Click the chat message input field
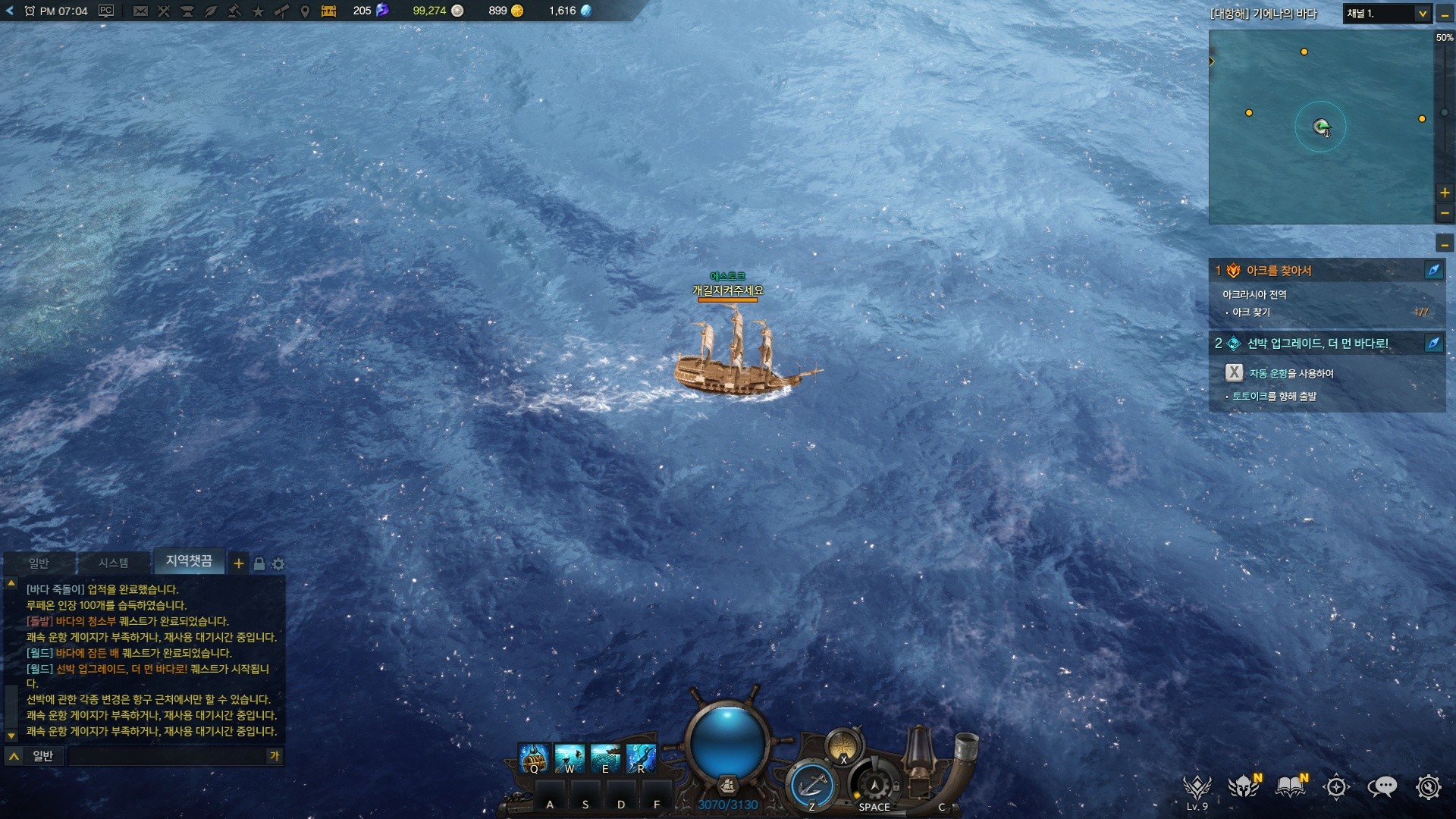This screenshot has height=819, width=1456. 167,756
